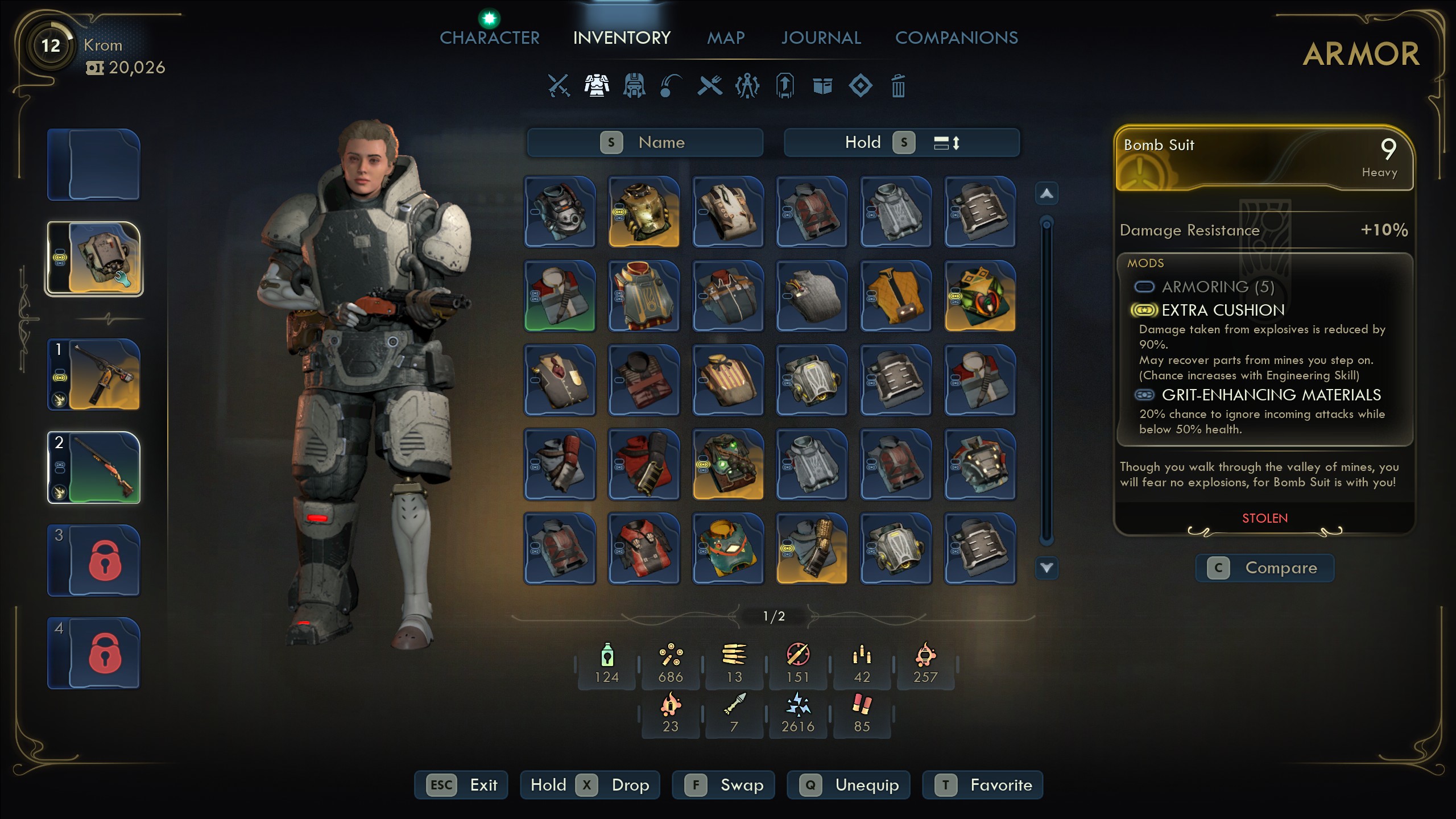
Task: Open the headgear filter
Action: coord(634,85)
